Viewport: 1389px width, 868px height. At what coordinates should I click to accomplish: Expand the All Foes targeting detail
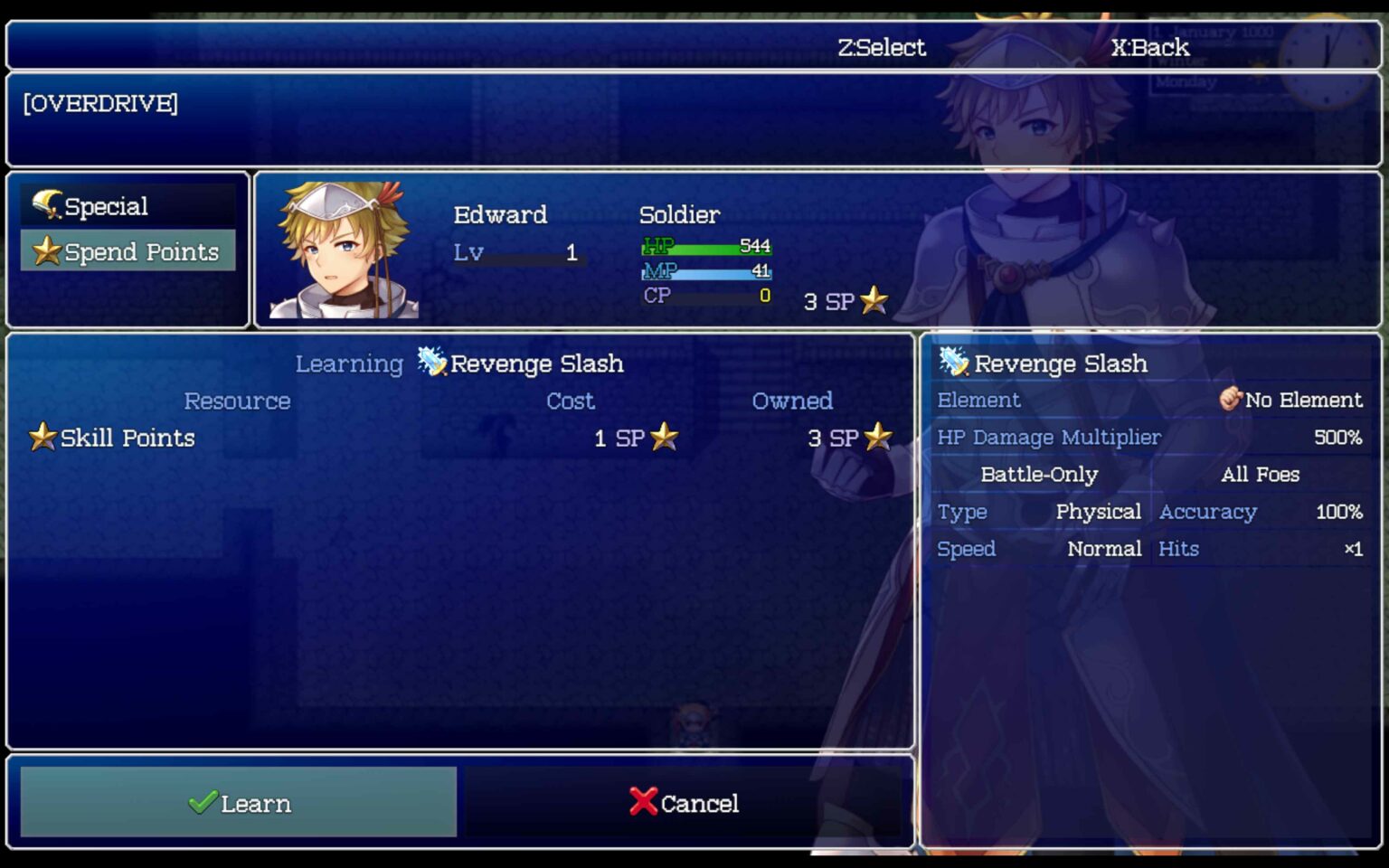point(1260,474)
